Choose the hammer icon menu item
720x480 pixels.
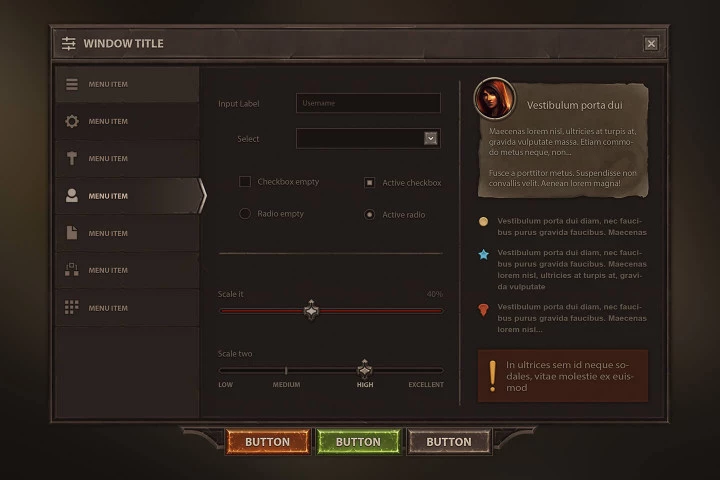(126, 159)
